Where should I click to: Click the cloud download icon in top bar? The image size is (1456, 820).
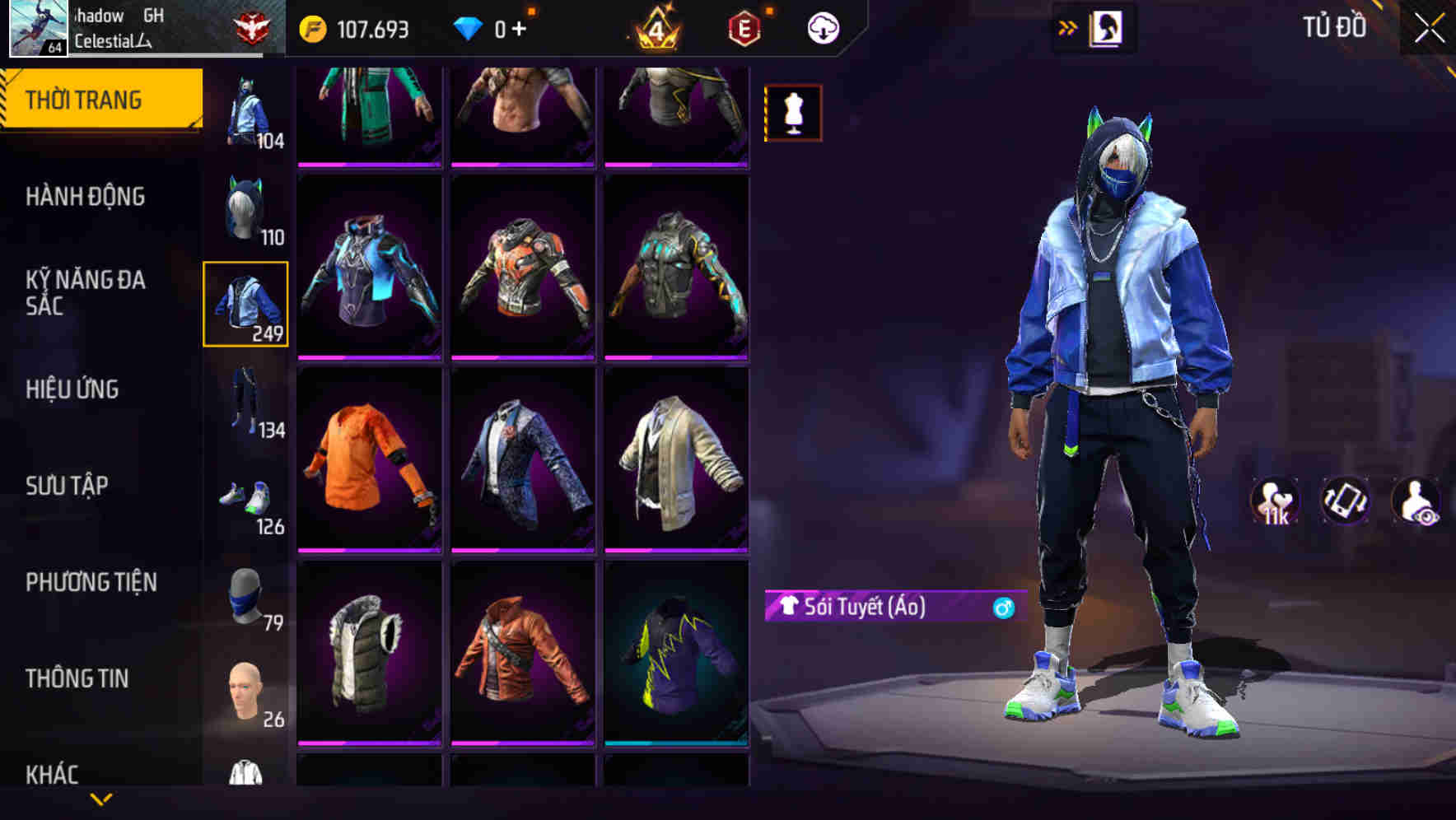pos(821,27)
